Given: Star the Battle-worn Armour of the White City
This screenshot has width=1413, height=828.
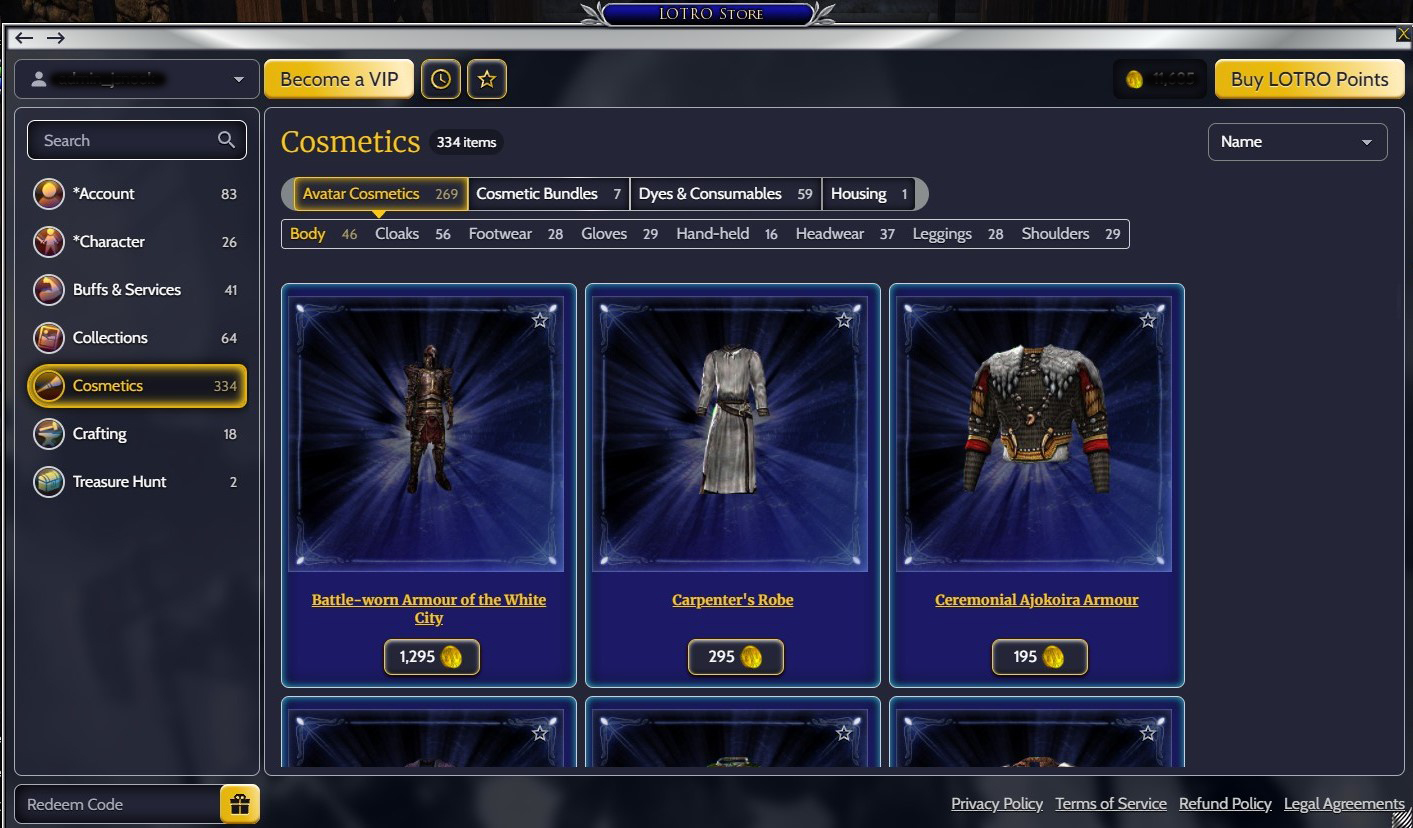Looking at the screenshot, I should coord(539,318).
